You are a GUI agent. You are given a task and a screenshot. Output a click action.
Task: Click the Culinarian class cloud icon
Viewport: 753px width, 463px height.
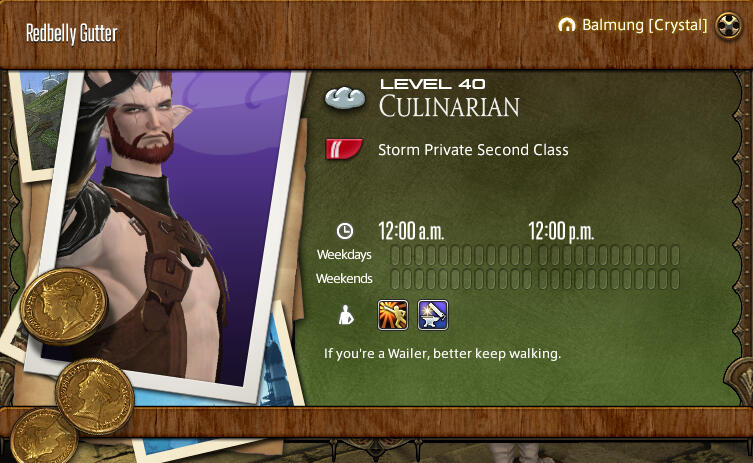tap(345, 97)
